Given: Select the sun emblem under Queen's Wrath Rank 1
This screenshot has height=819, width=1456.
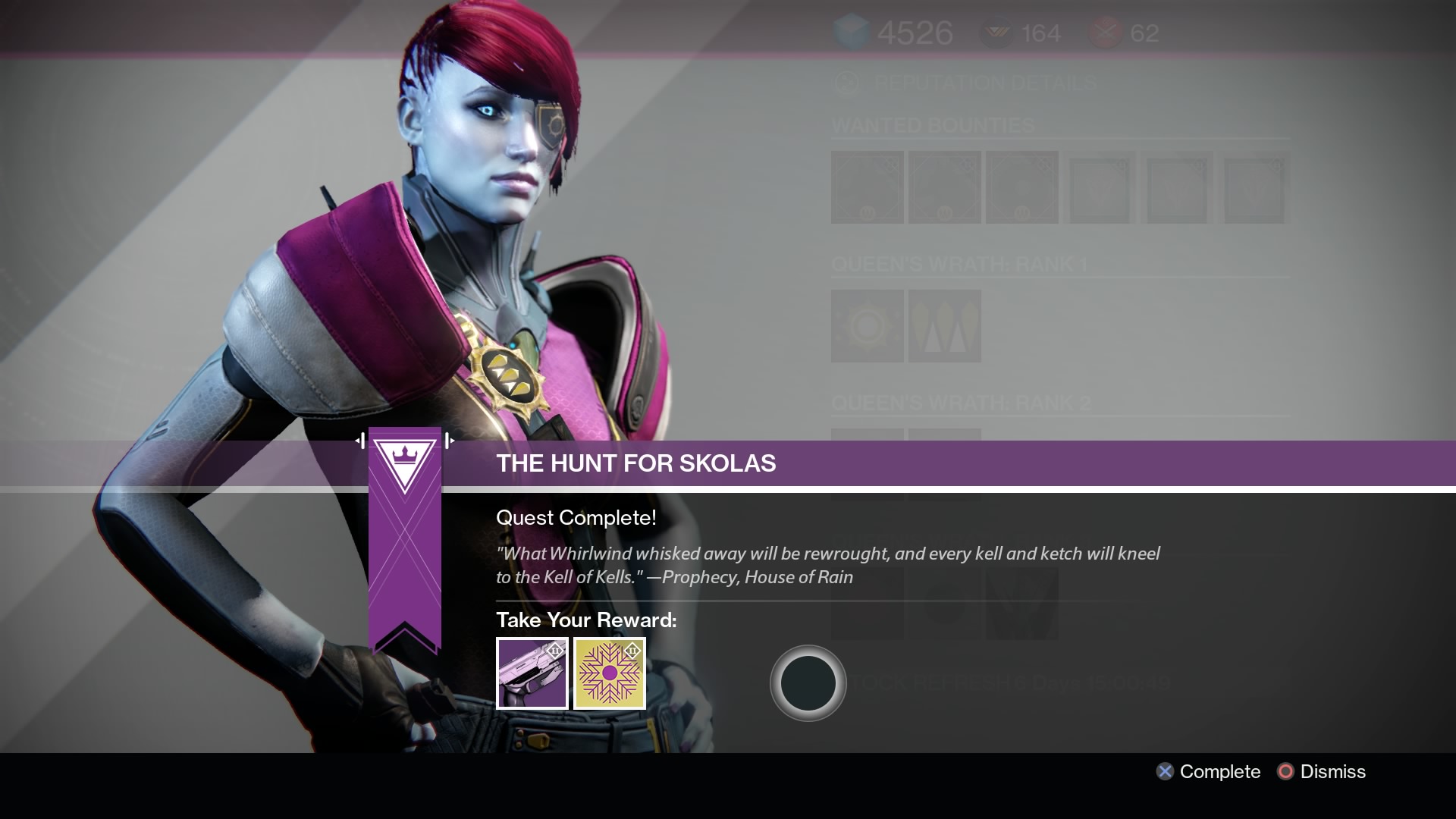Looking at the screenshot, I should (868, 326).
